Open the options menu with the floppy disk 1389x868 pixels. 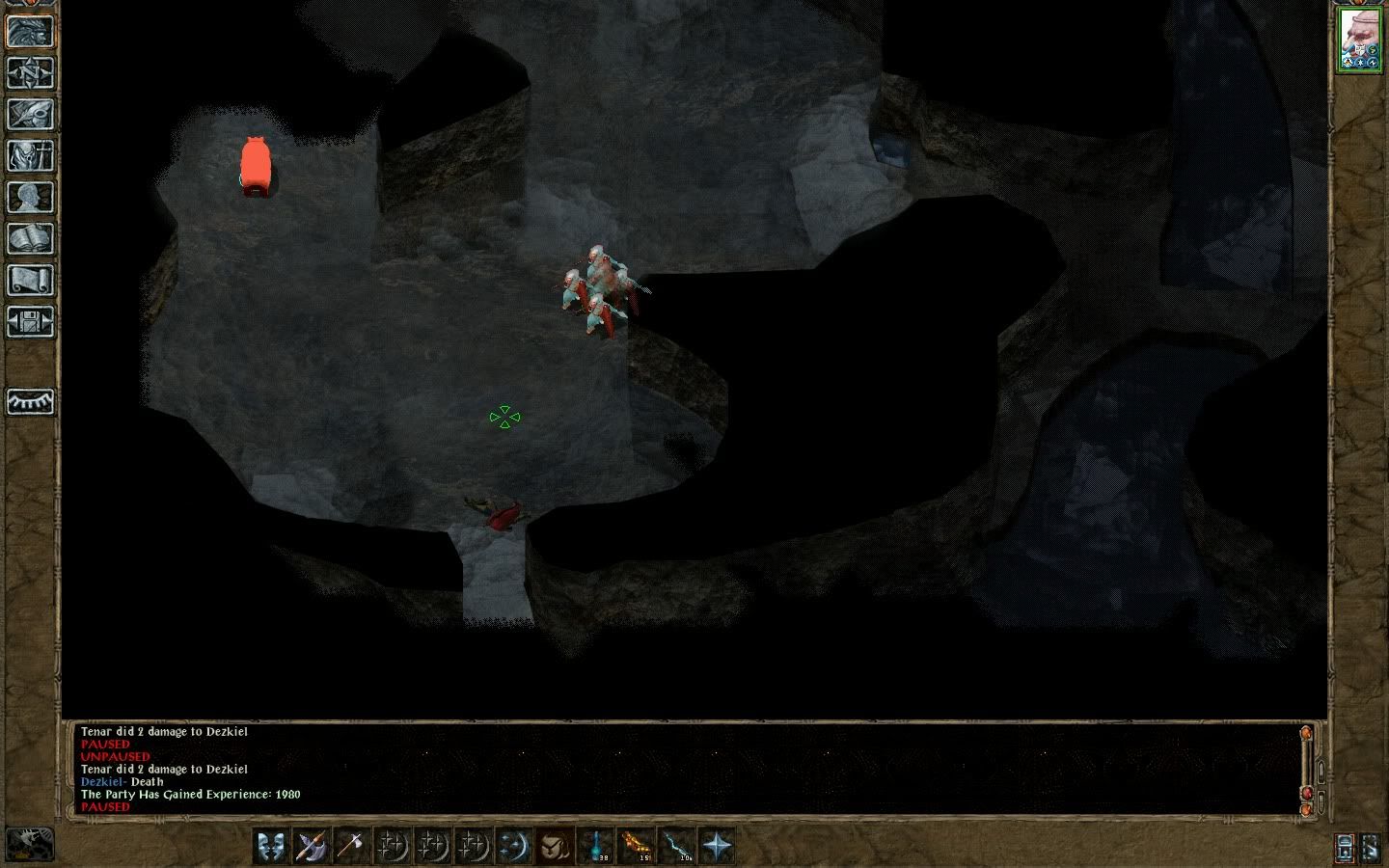pyautogui.click(x=30, y=322)
